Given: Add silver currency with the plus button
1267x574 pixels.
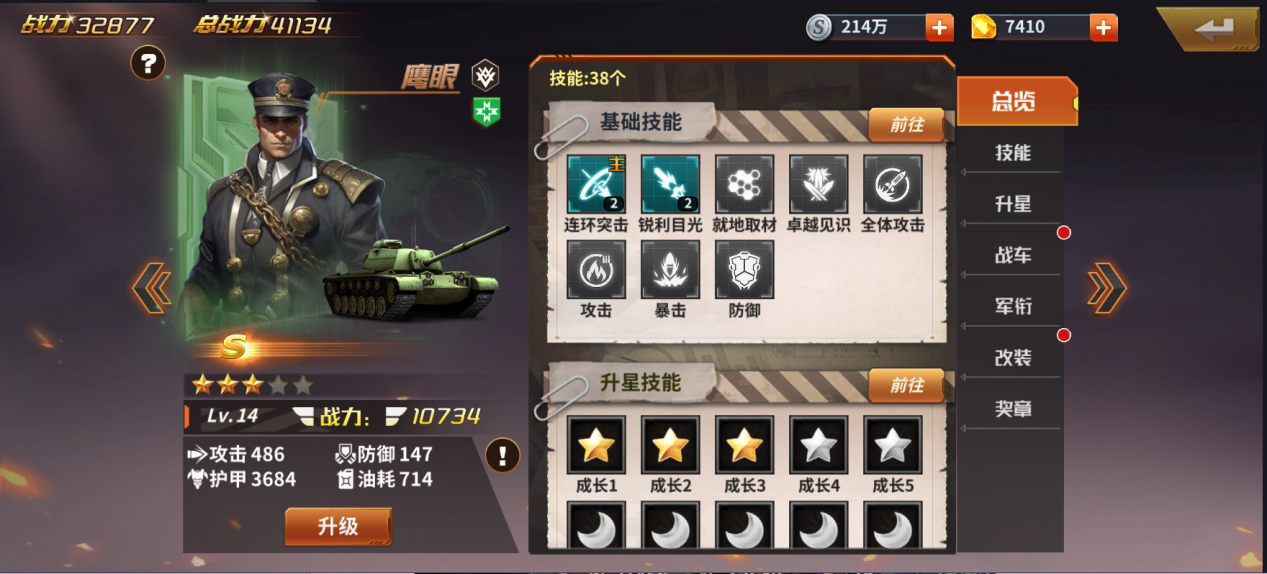Looking at the screenshot, I should point(939,27).
